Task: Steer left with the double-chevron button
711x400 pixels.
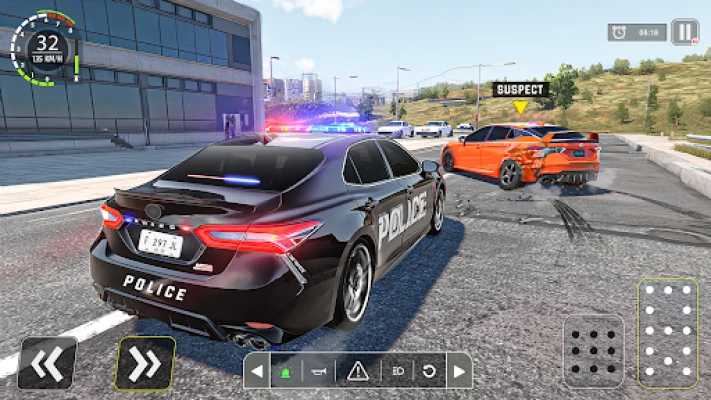Action: click(47, 363)
